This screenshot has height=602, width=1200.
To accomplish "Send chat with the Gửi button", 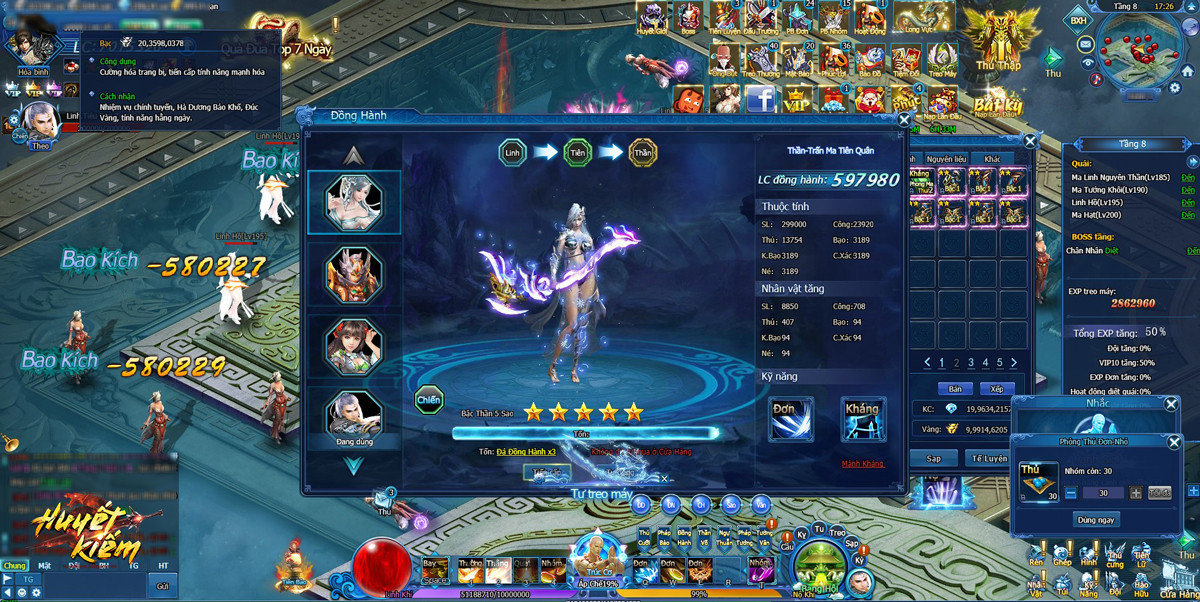I will click(162, 585).
